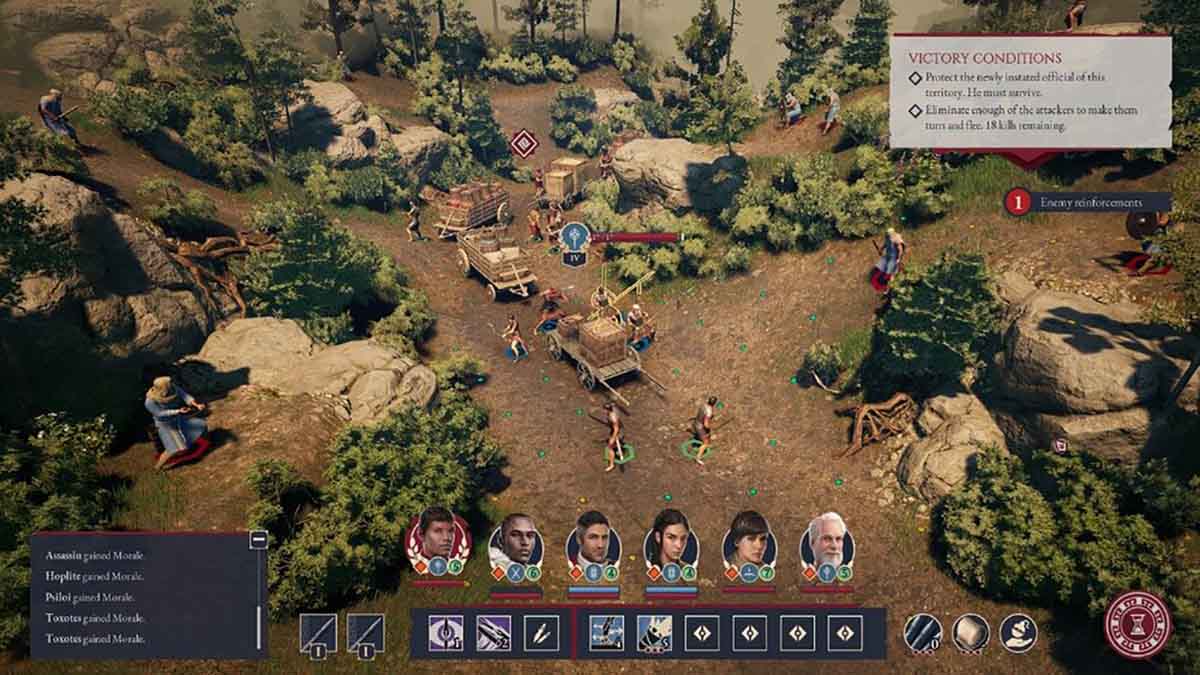The width and height of the screenshot is (1200, 675).
Task: Use the twin javelins ability
Action: pos(541,633)
